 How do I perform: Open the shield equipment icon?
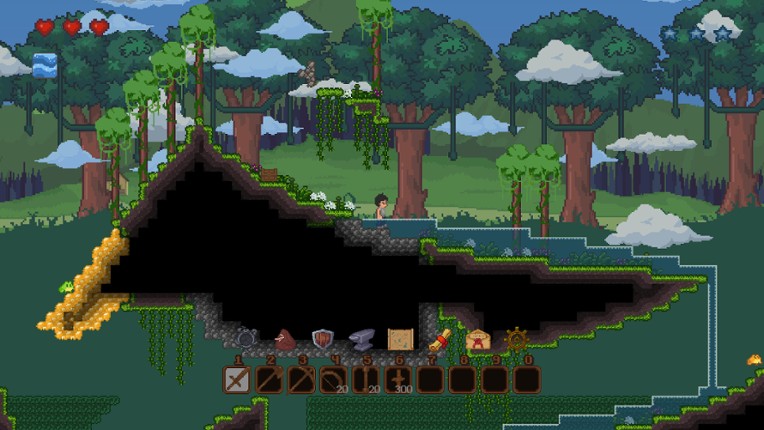click(322, 340)
